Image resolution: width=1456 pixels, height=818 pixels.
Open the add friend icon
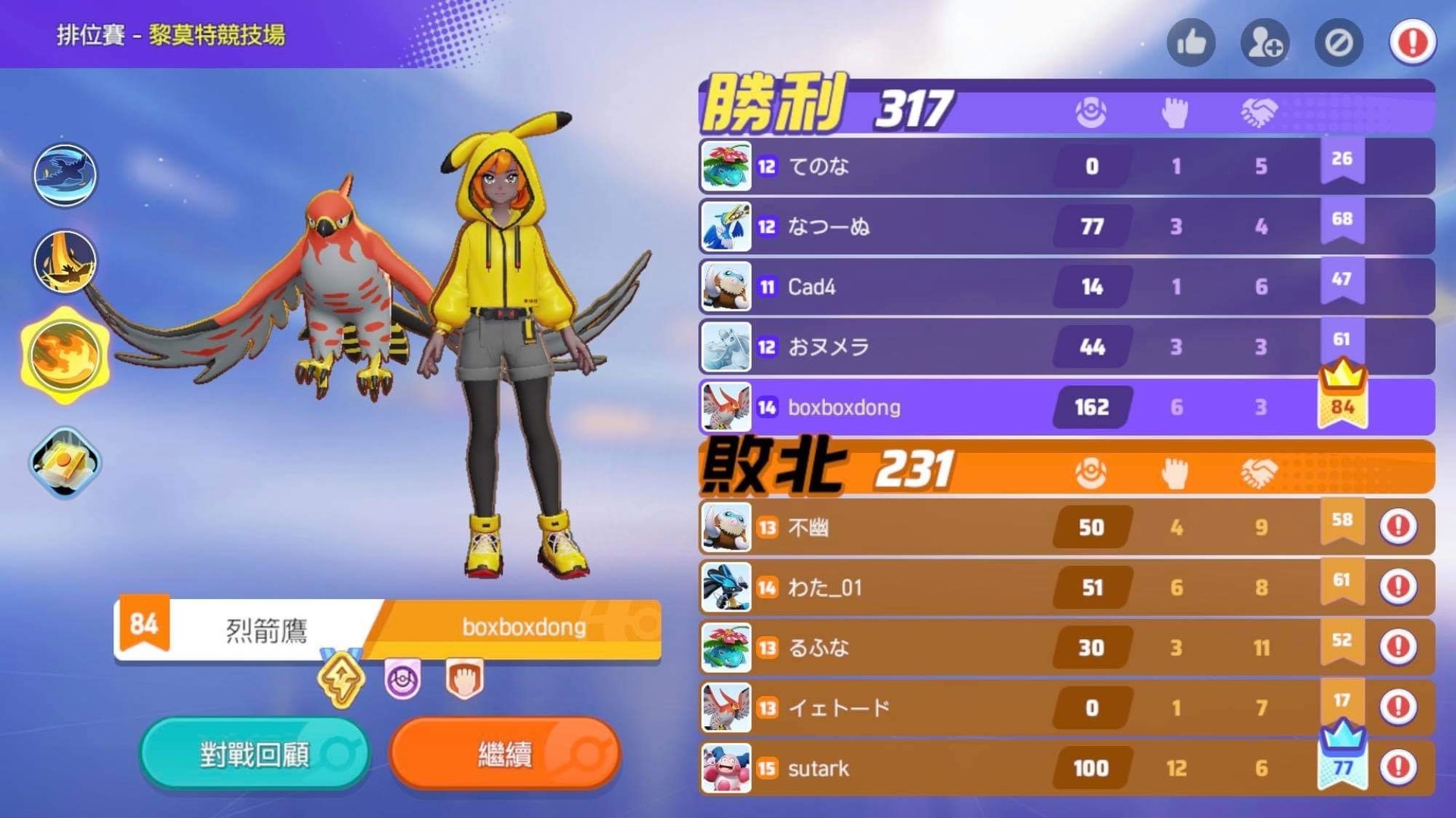pos(1264,43)
